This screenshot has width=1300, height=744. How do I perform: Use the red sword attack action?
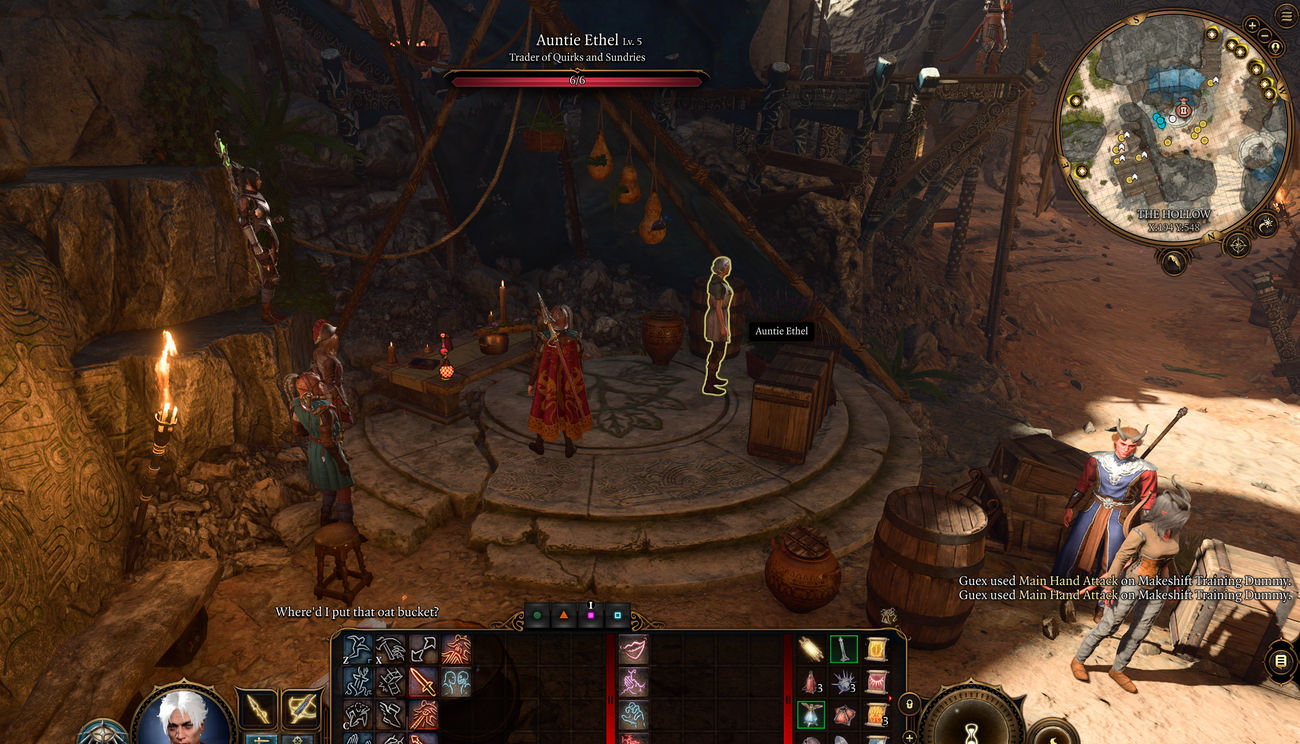[x=423, y=683]
